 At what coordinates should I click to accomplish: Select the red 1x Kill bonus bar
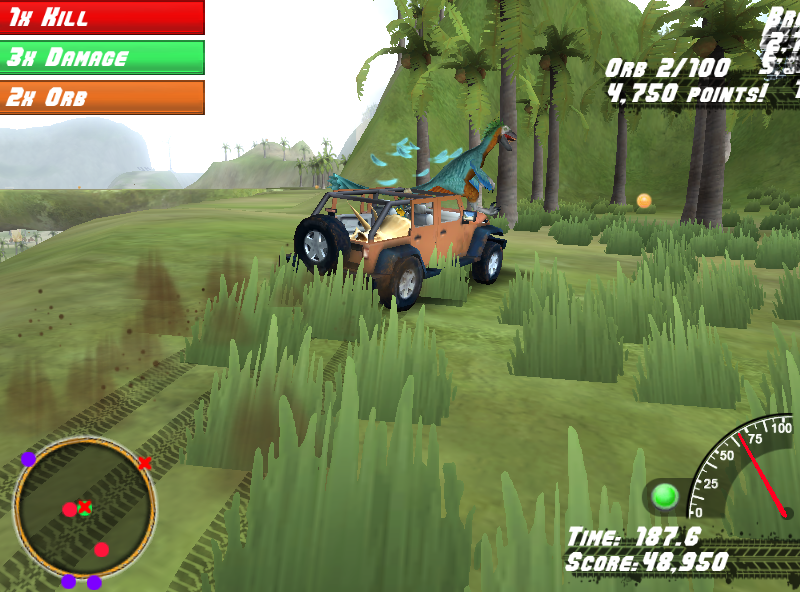101,17
